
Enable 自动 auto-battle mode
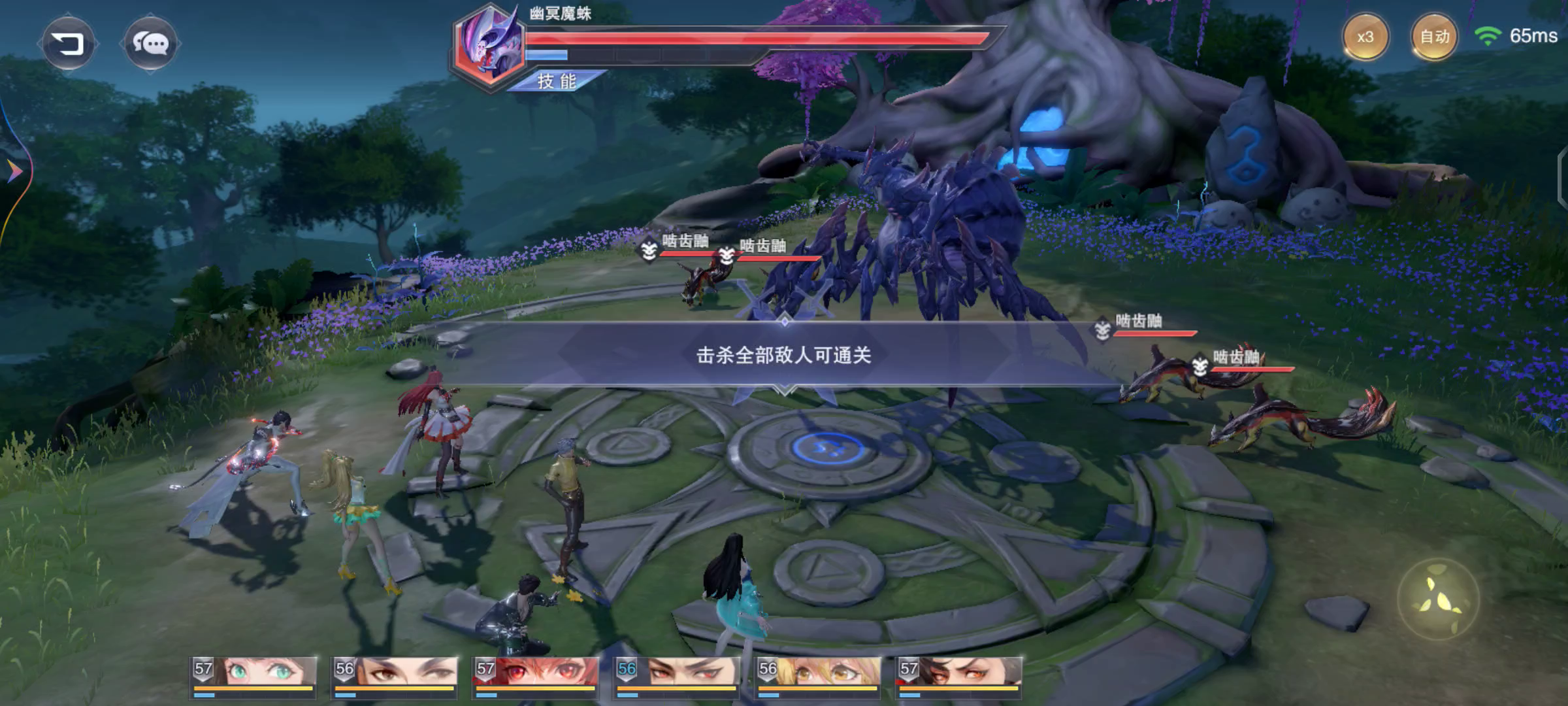coord(1436,37)
